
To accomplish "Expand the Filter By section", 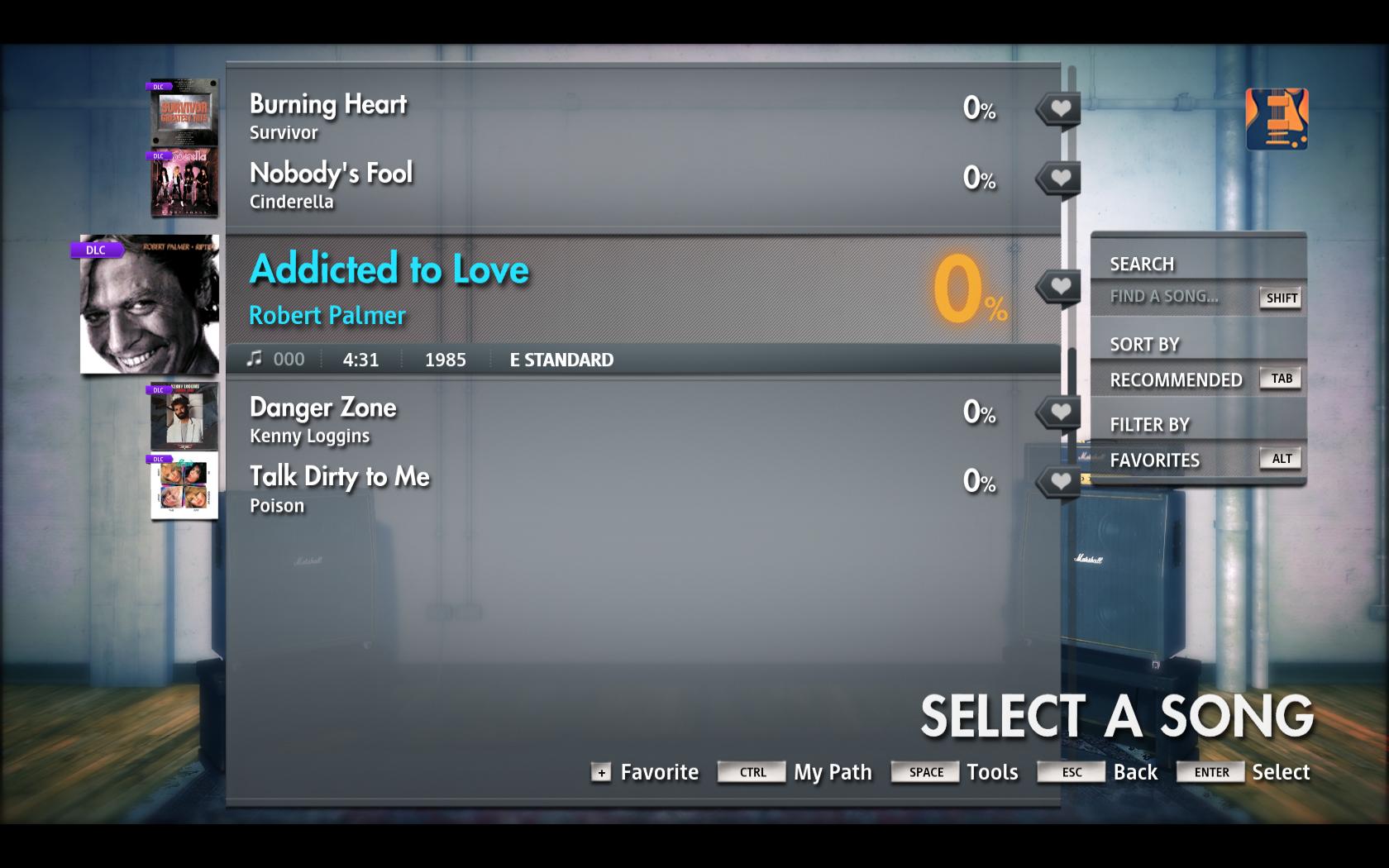I will (x=1150, y=424).
